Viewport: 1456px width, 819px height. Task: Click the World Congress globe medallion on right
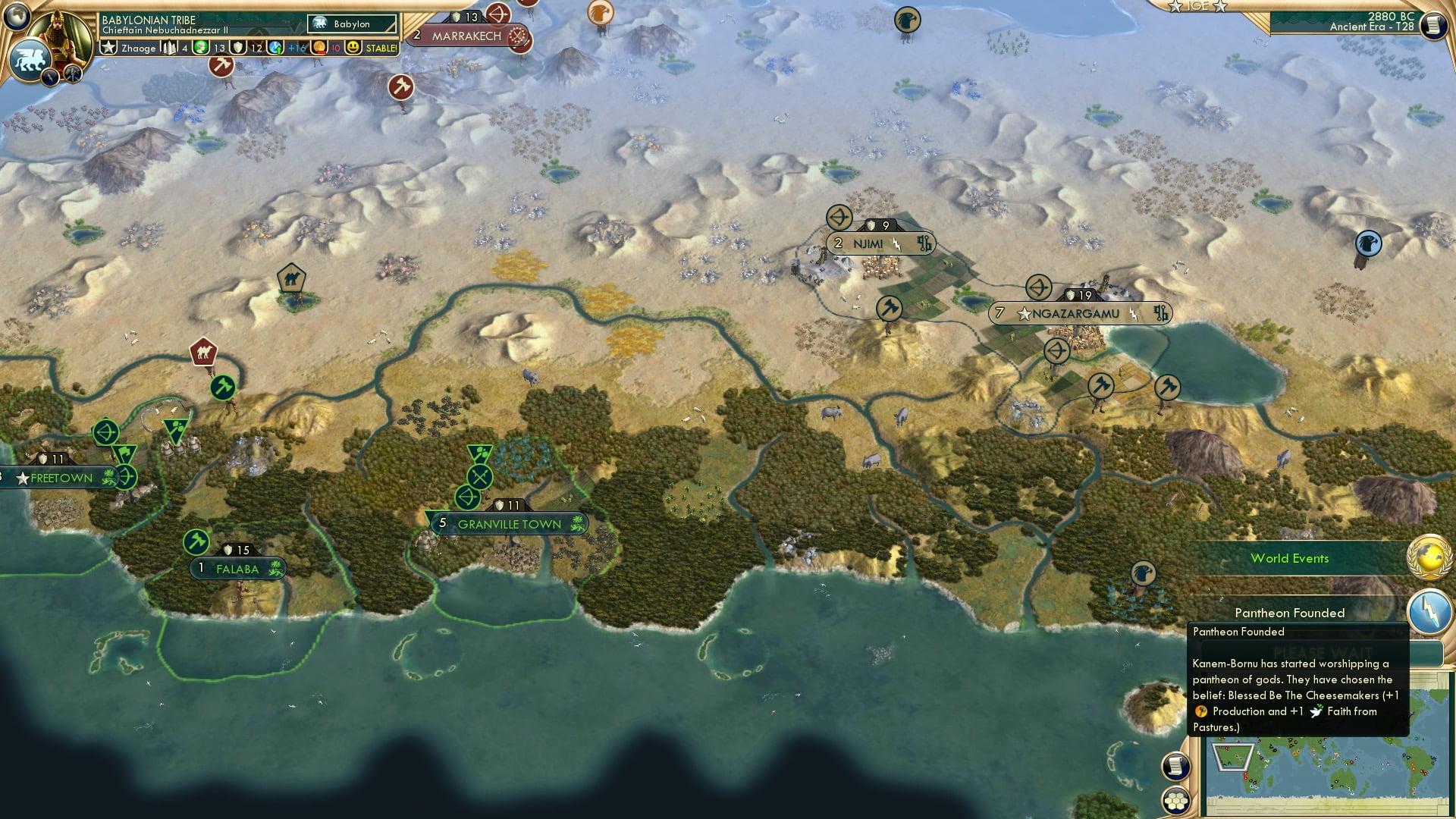tap(1427, 556)
